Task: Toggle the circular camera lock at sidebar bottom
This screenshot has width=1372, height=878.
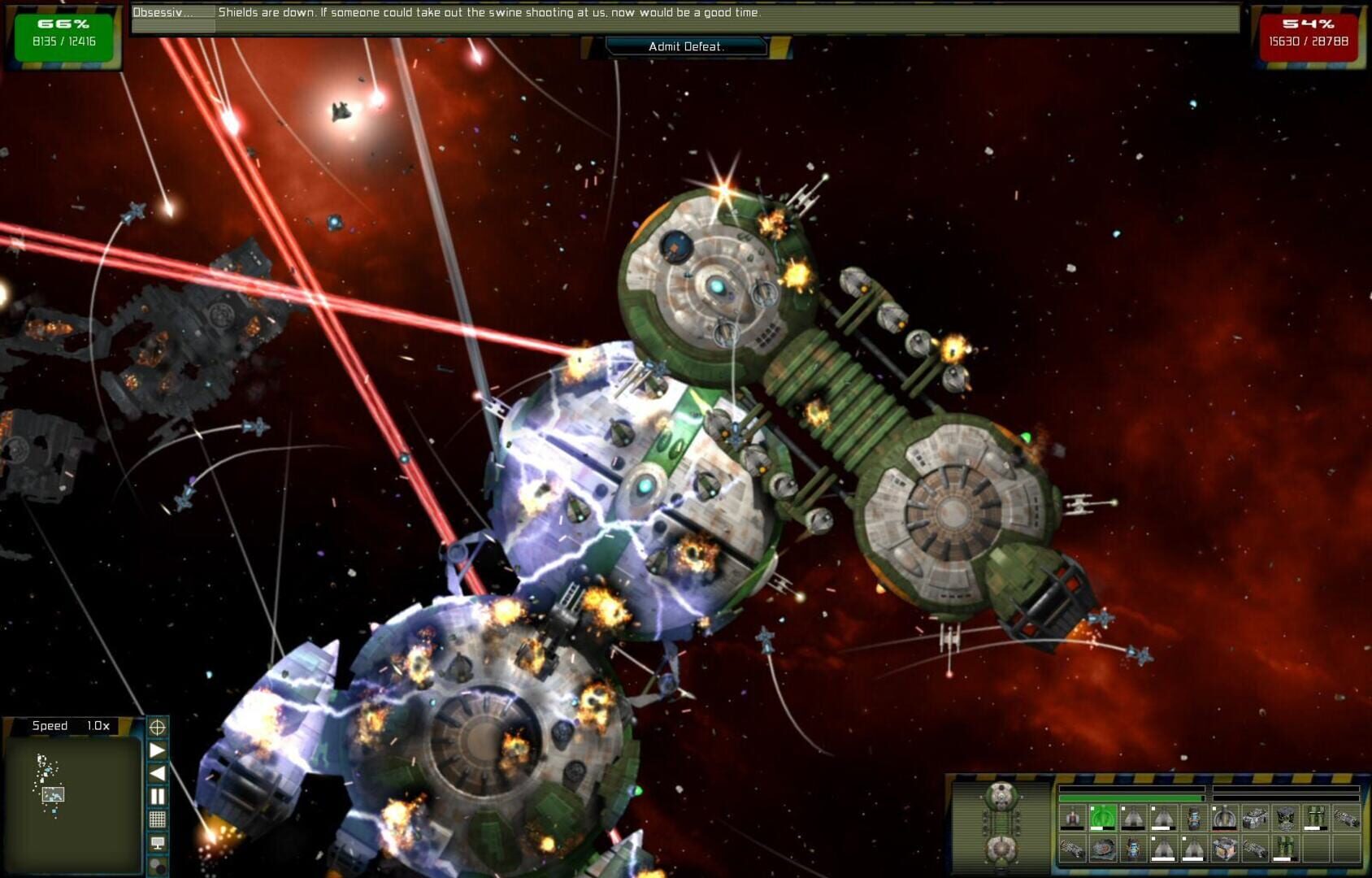Action: 158,865
